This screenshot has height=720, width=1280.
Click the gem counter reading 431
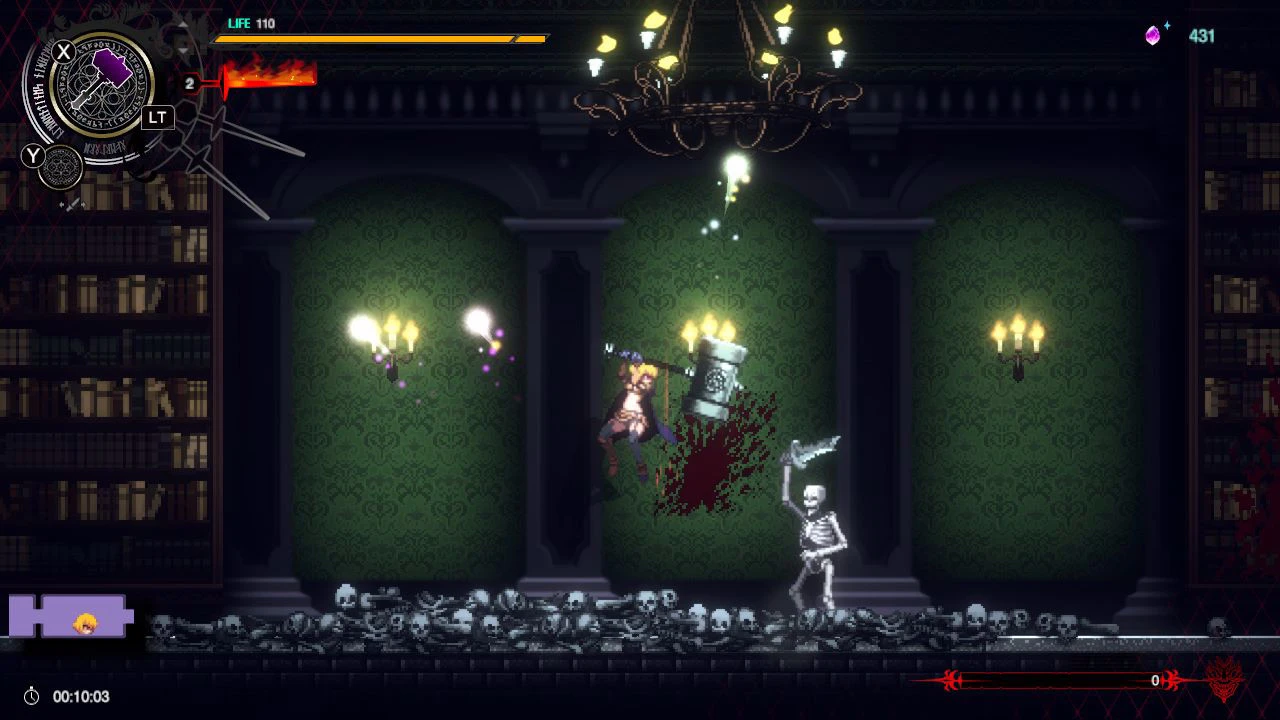point(1203,36)
